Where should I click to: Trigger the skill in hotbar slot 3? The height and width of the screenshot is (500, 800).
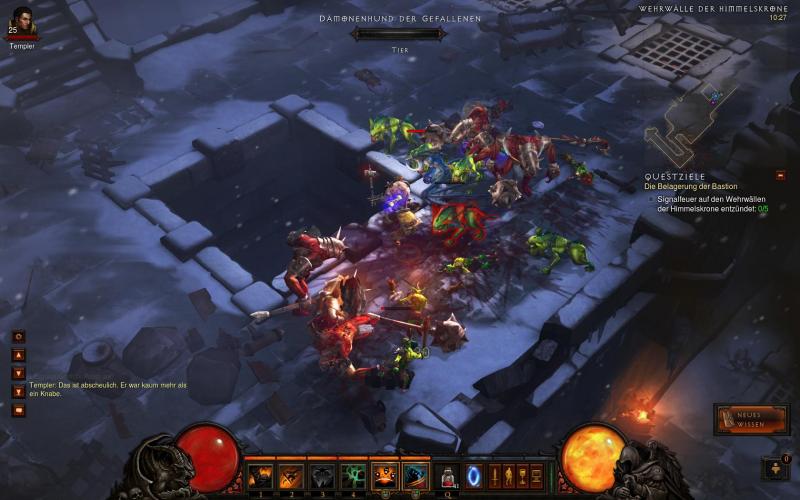(x=322, y=476)
